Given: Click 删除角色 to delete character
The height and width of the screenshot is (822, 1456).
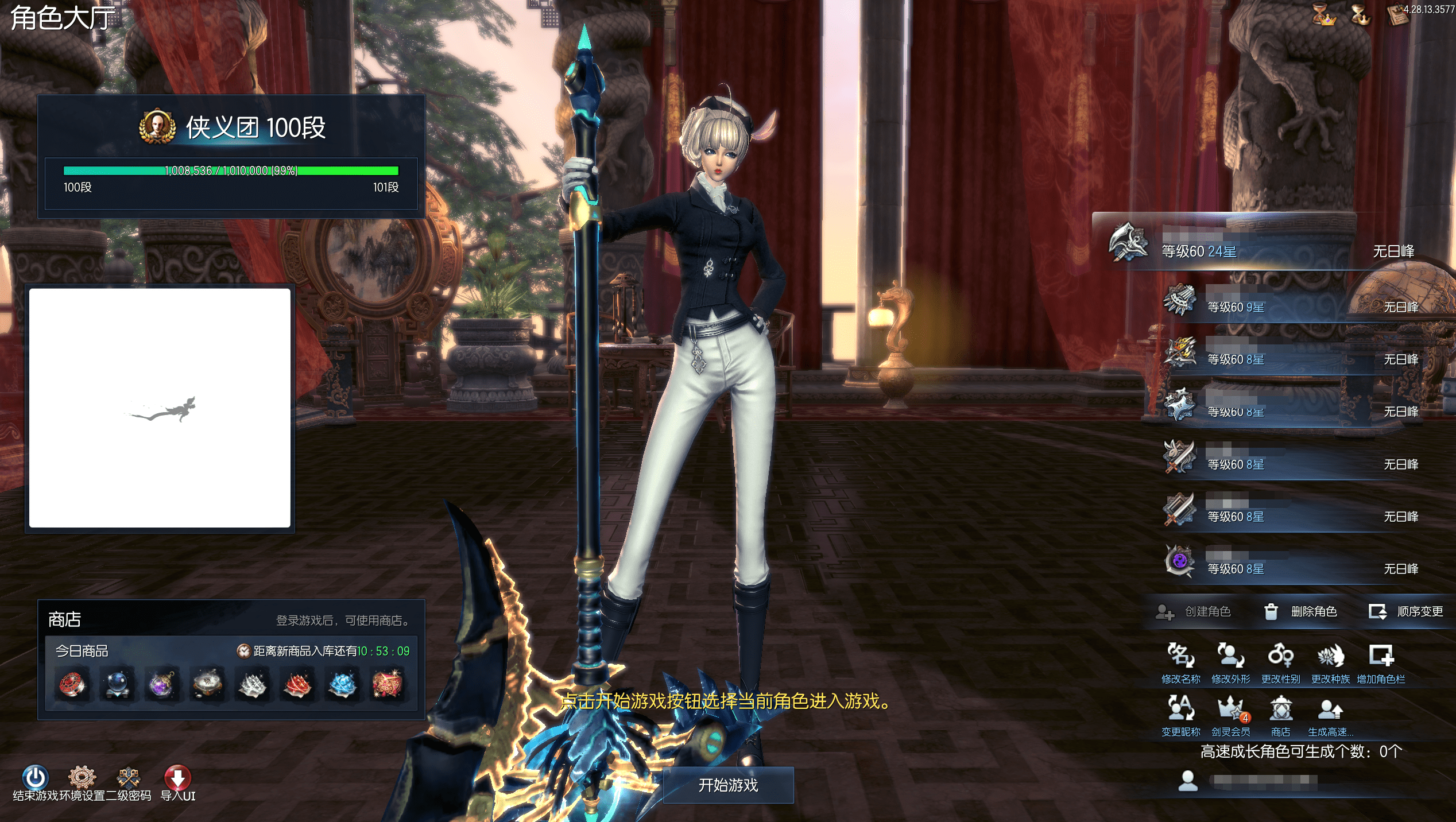Looking at the screenshot, I should 1301,612.
